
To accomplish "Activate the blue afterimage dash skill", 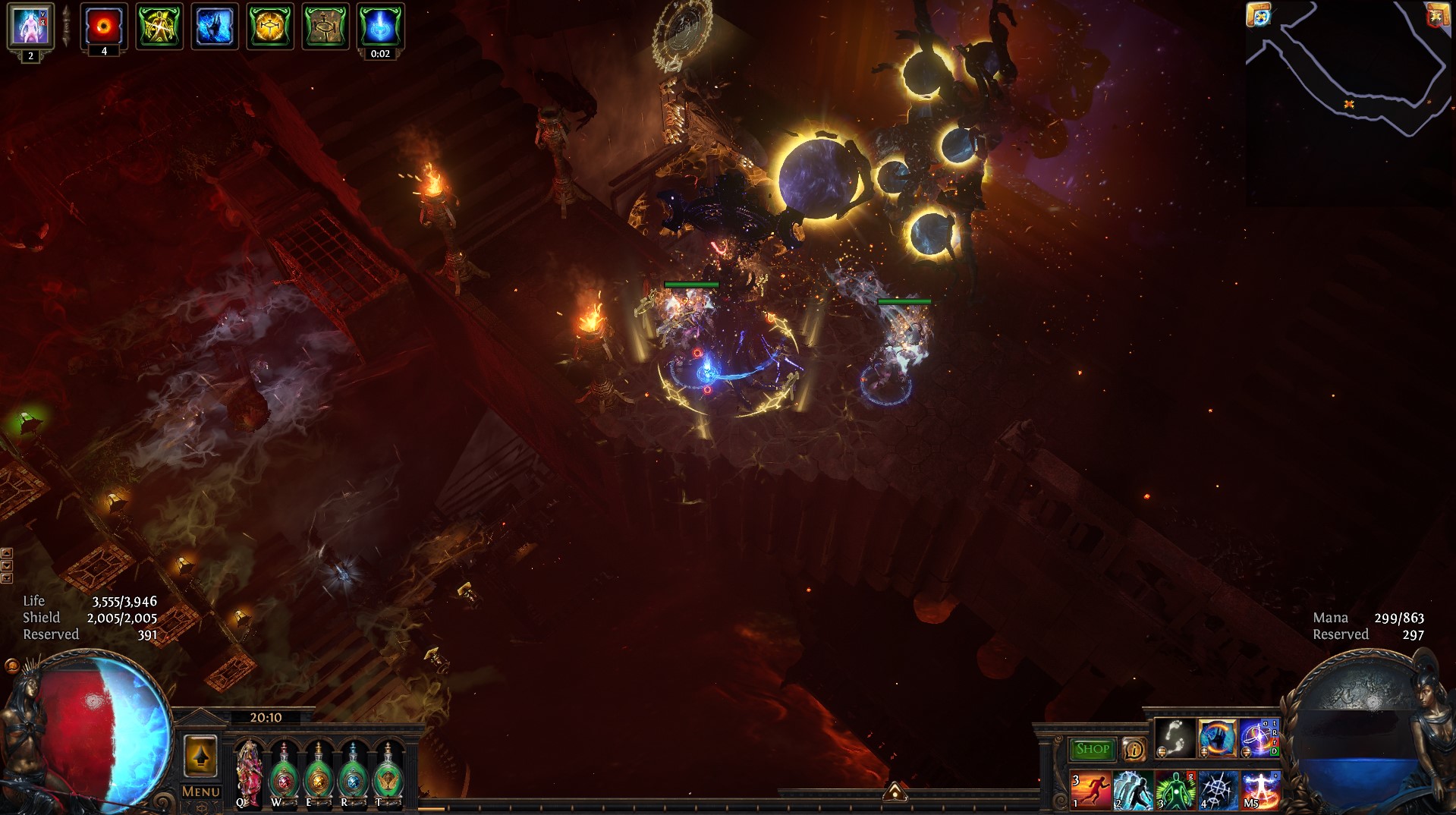I will pyautogui.click(x=1133, y=790).
